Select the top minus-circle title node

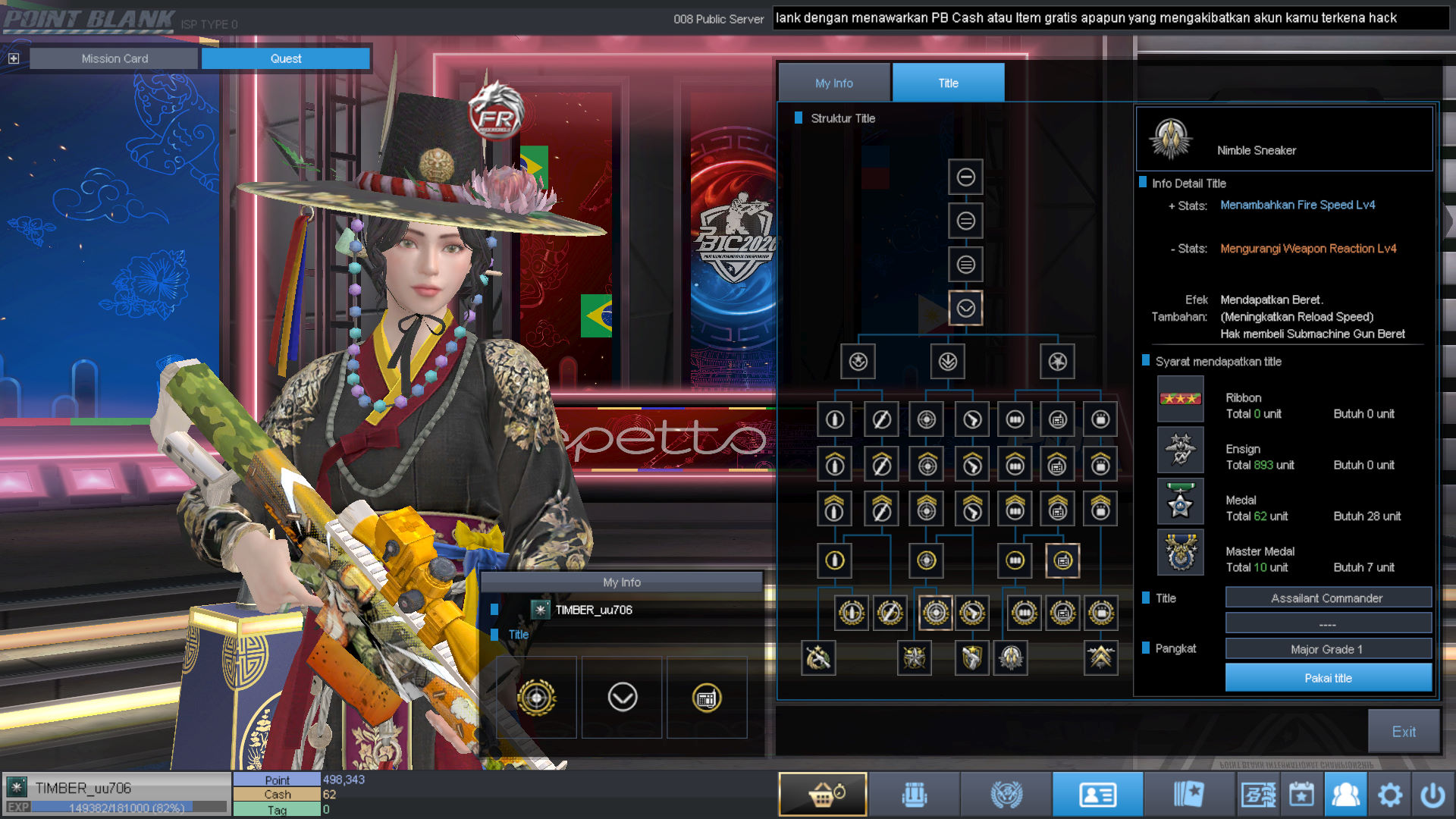(965, 177)
